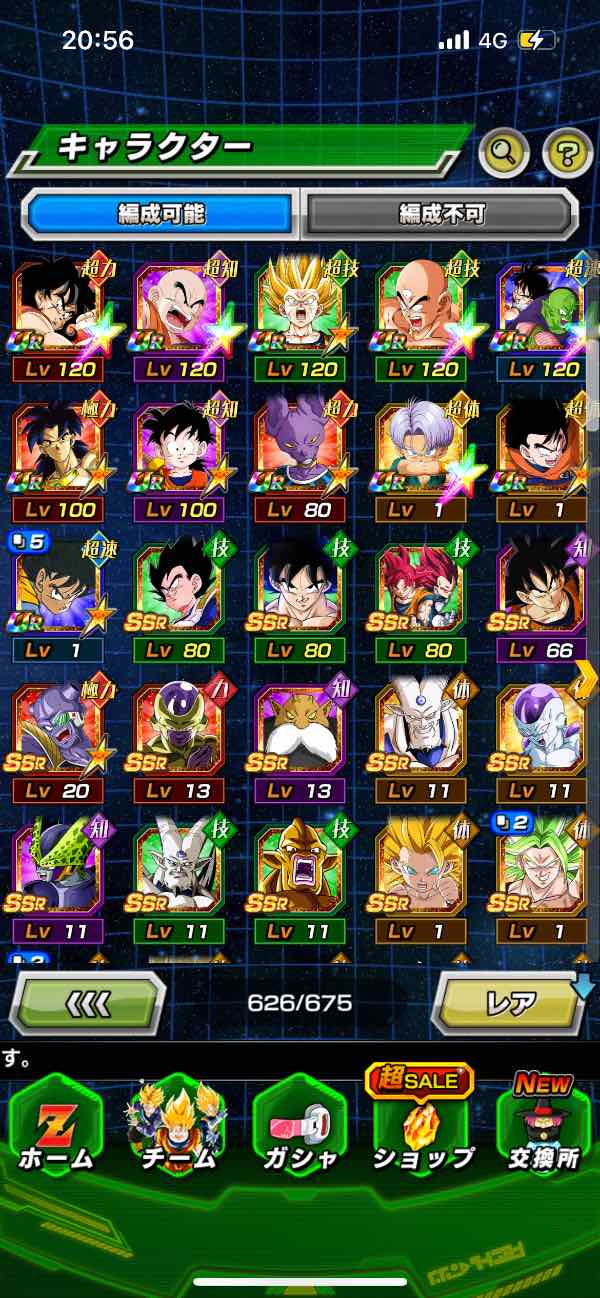Screen dimensions: 600x1298
Task: Switch to the 編成可能 tab
Action: pyautogui.click(x=161, y=213)
